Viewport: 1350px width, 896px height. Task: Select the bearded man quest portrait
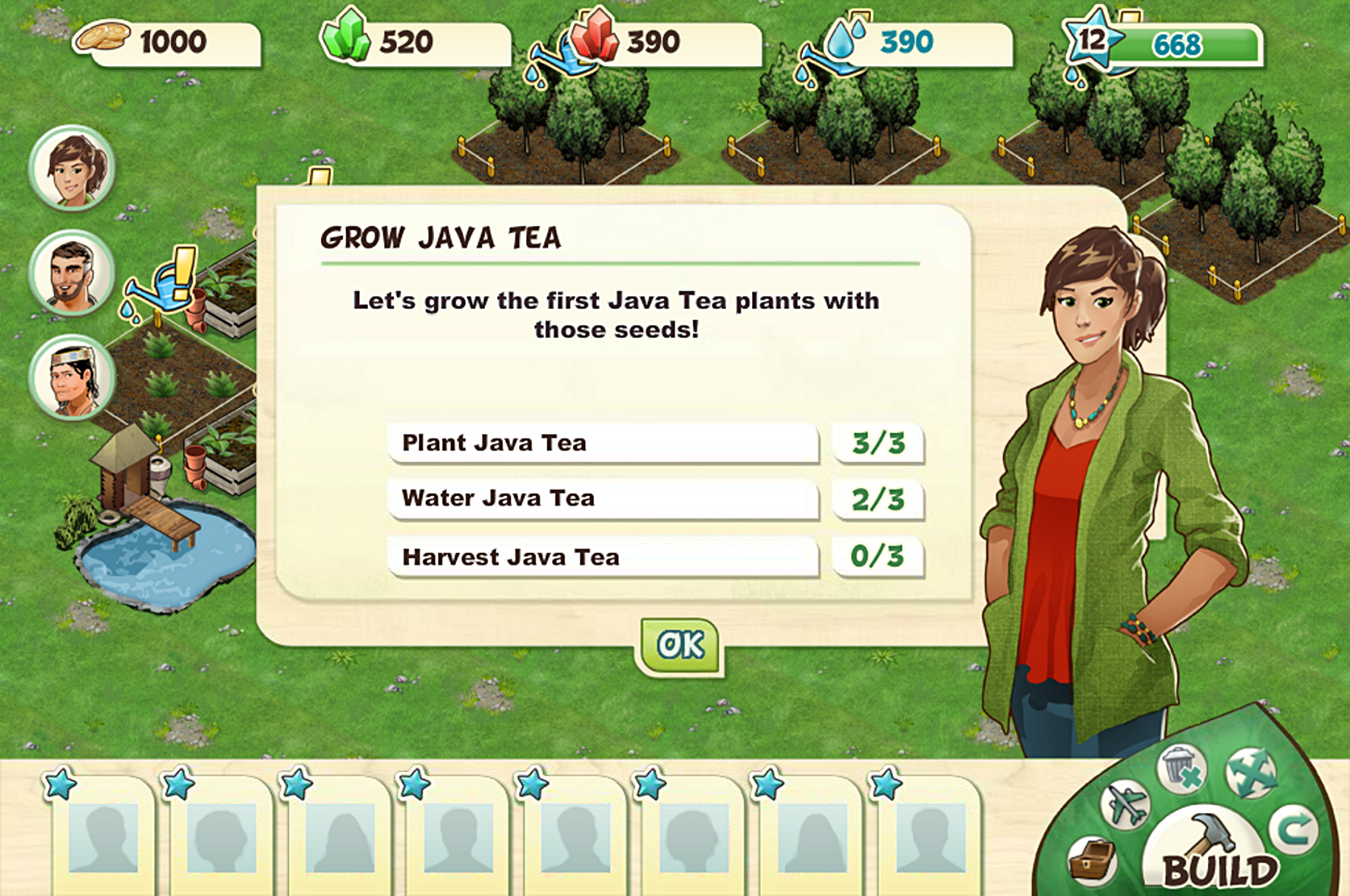[x=72, y=273]
